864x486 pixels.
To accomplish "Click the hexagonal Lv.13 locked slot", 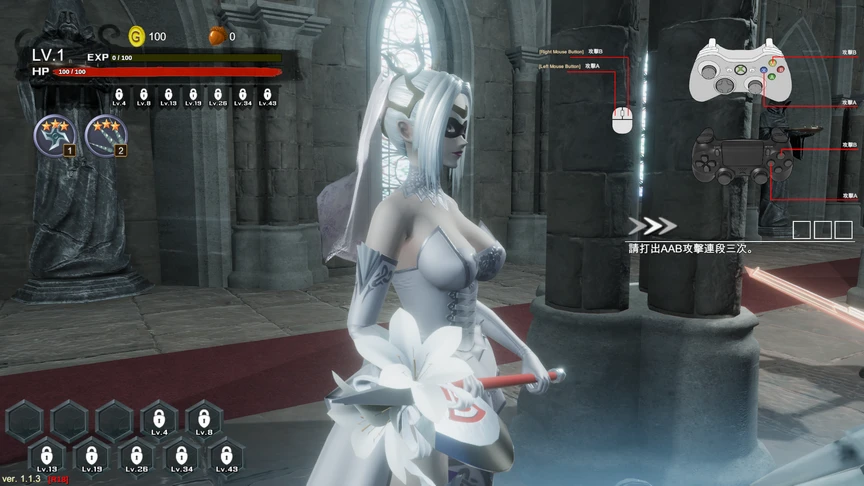I will tap(47, 458).
